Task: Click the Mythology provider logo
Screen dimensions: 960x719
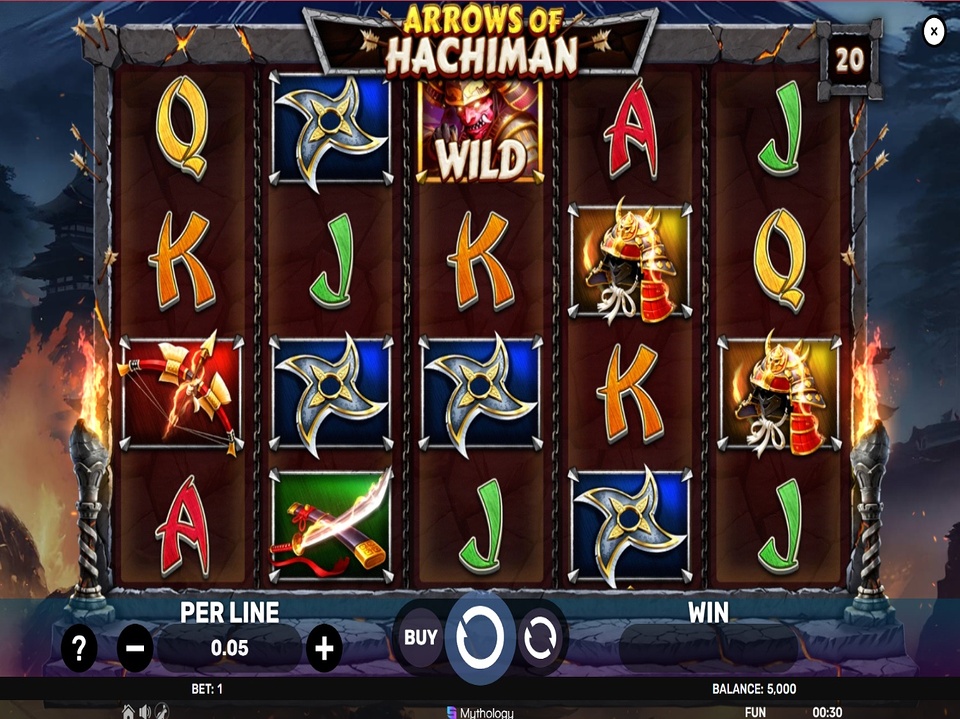Action: click(480, 712)
